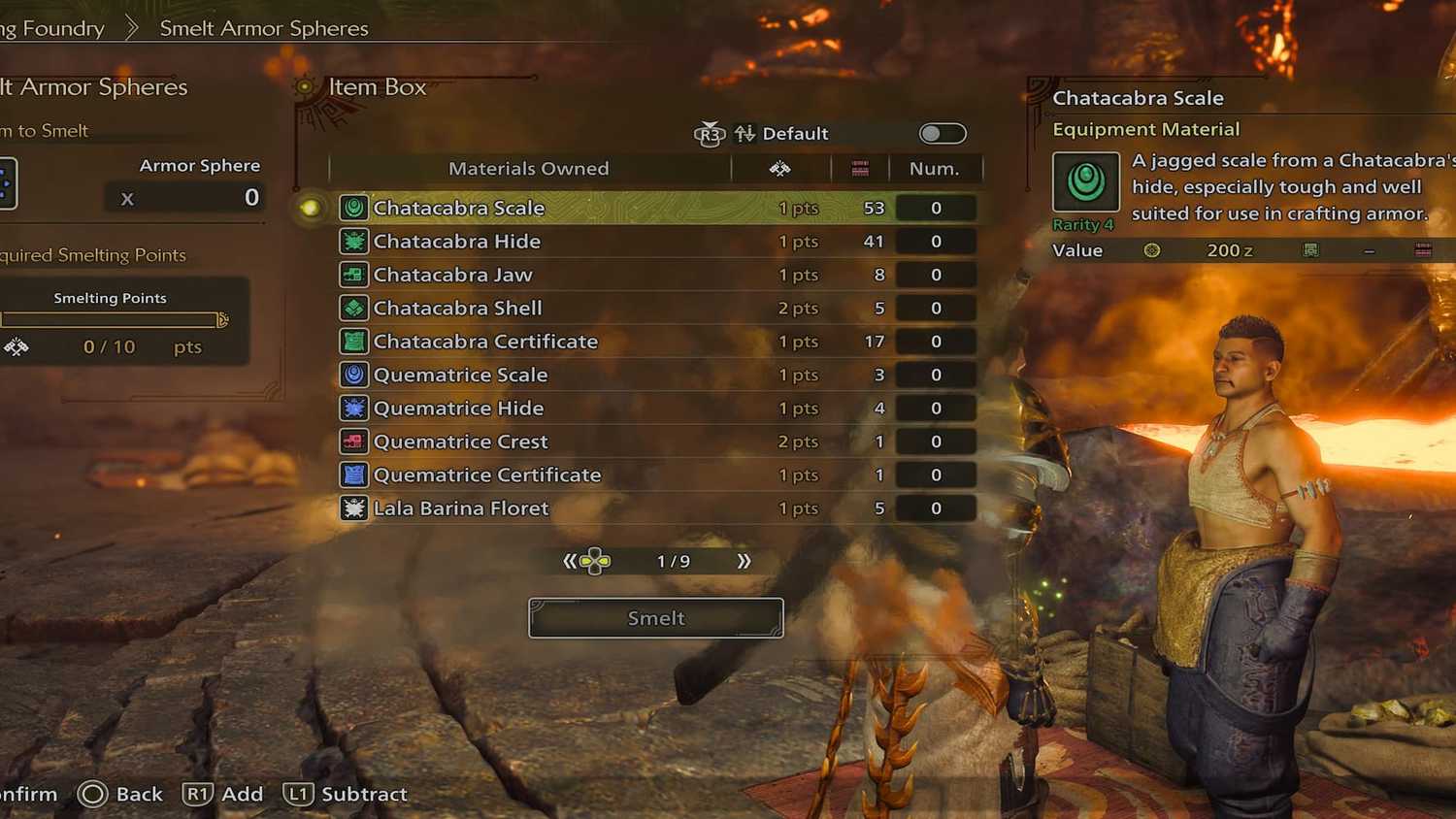
Task: Click the Smelt Armor Spheres breadcrumb title
Action: point(262,28)
